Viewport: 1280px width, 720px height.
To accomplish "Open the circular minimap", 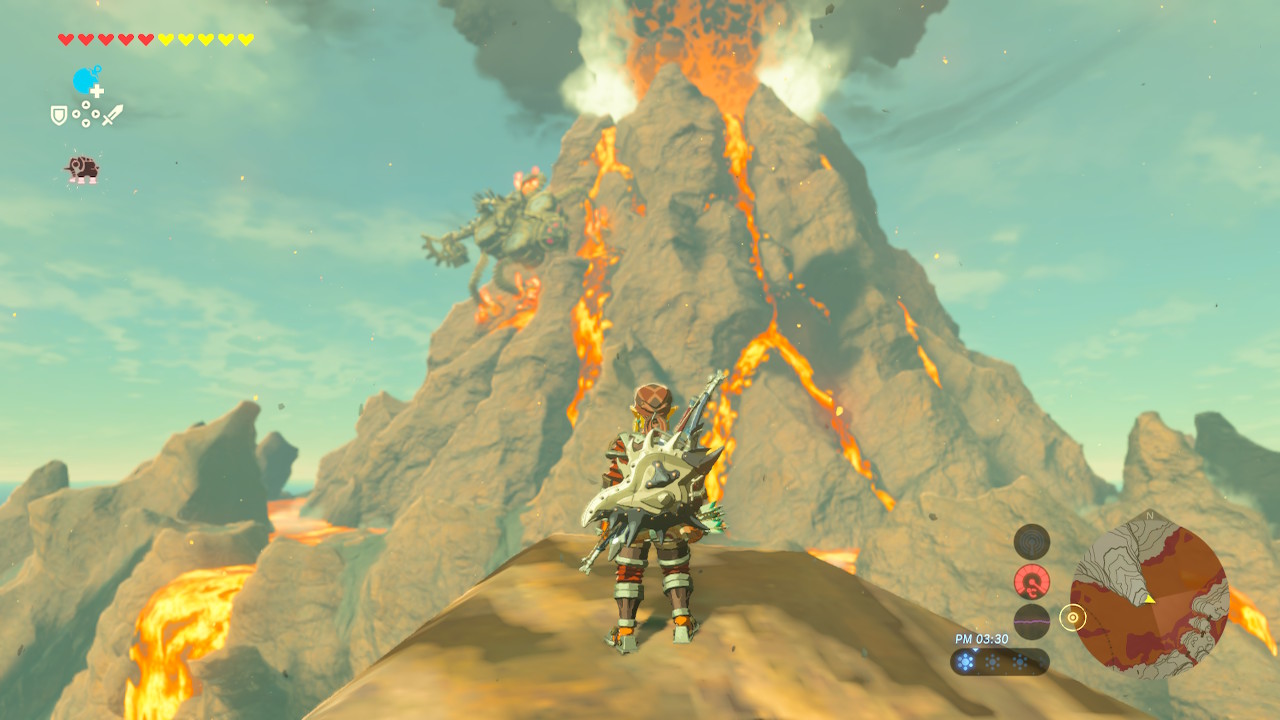I will point(1149,595).
